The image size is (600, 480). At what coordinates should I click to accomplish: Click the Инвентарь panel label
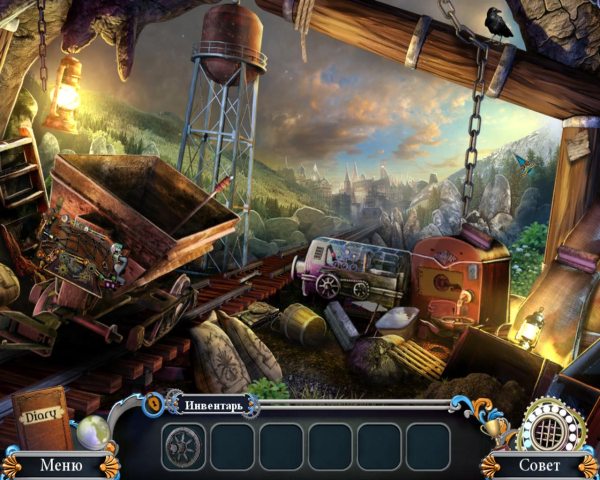(216, 405)
